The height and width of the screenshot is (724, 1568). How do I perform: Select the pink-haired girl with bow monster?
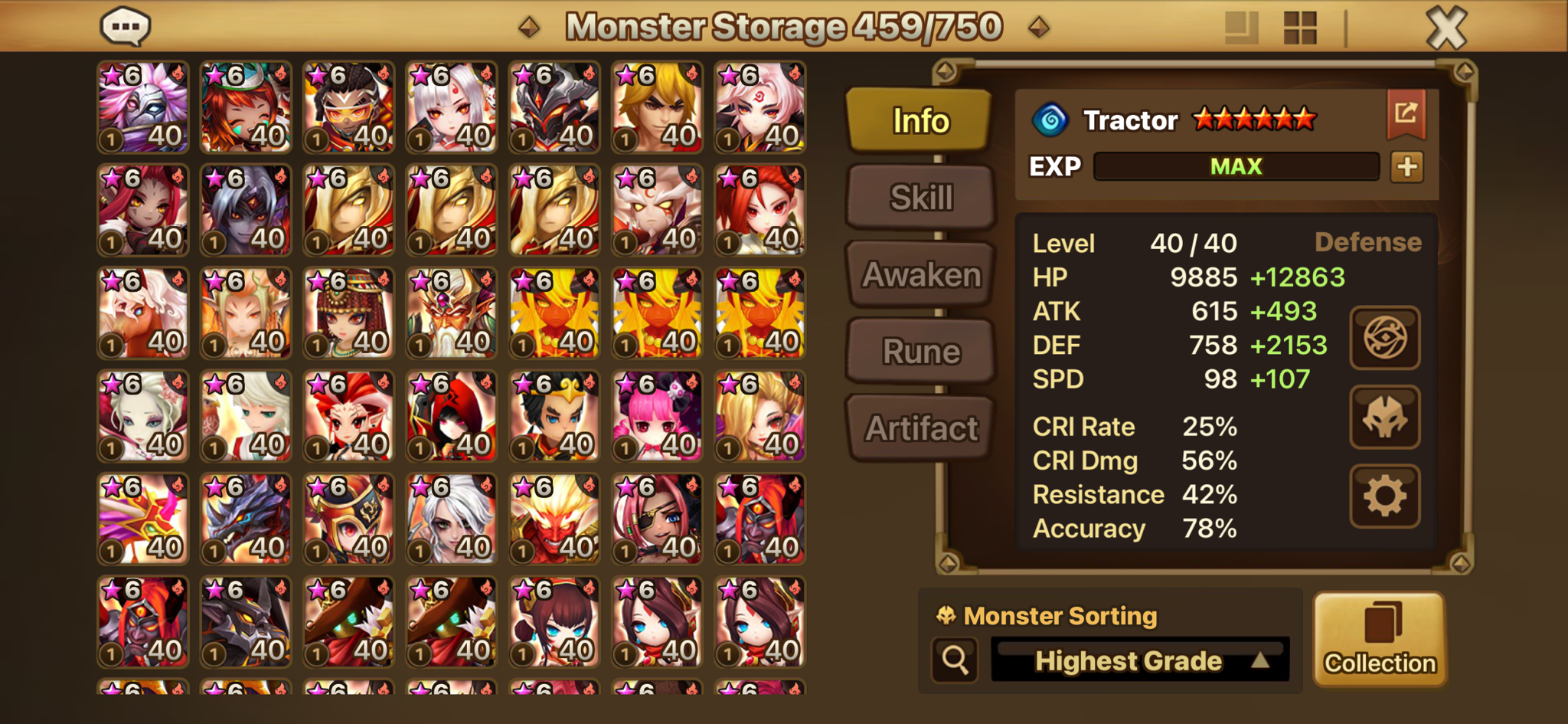click(657, 416)
